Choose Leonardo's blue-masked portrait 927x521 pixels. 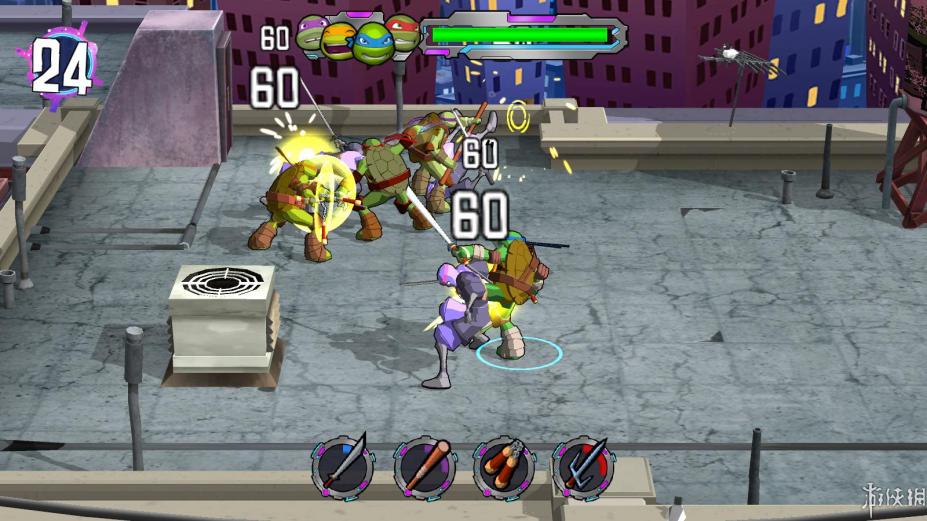point(370,42)
